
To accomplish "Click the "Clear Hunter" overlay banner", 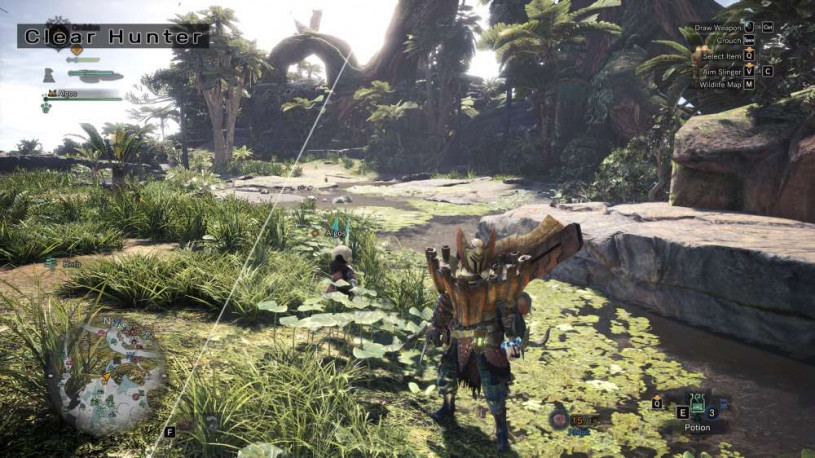I will pos(113,37).
